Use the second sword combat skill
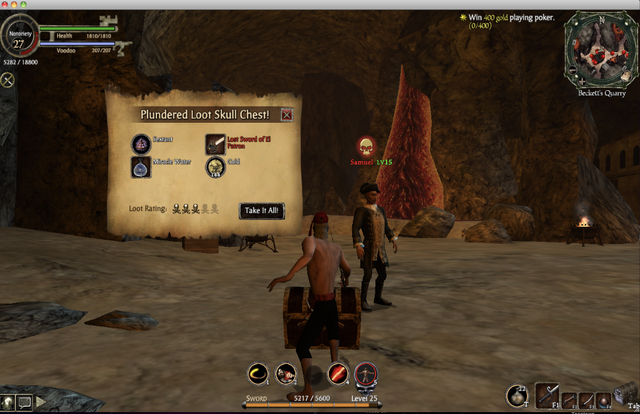Viewport: 640px width, 414px height. tap(286, 373)
